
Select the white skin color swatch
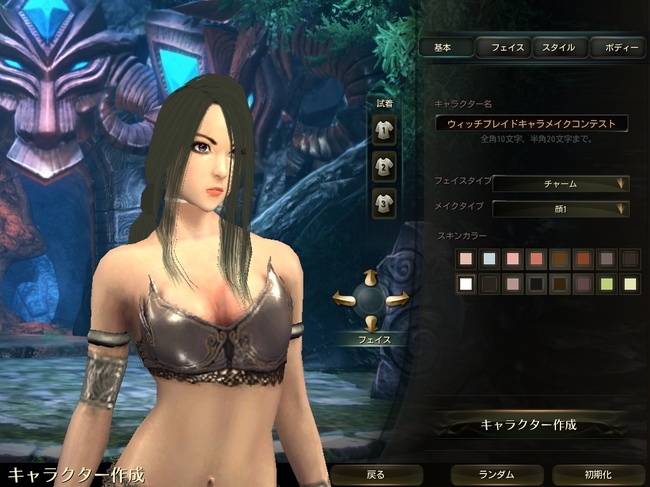(466, 284)
